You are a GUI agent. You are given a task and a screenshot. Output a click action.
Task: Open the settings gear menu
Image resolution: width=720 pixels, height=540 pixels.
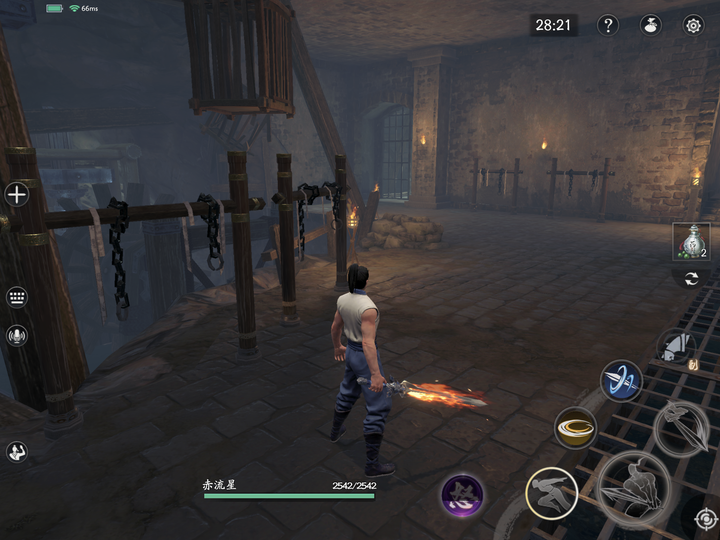692,26
